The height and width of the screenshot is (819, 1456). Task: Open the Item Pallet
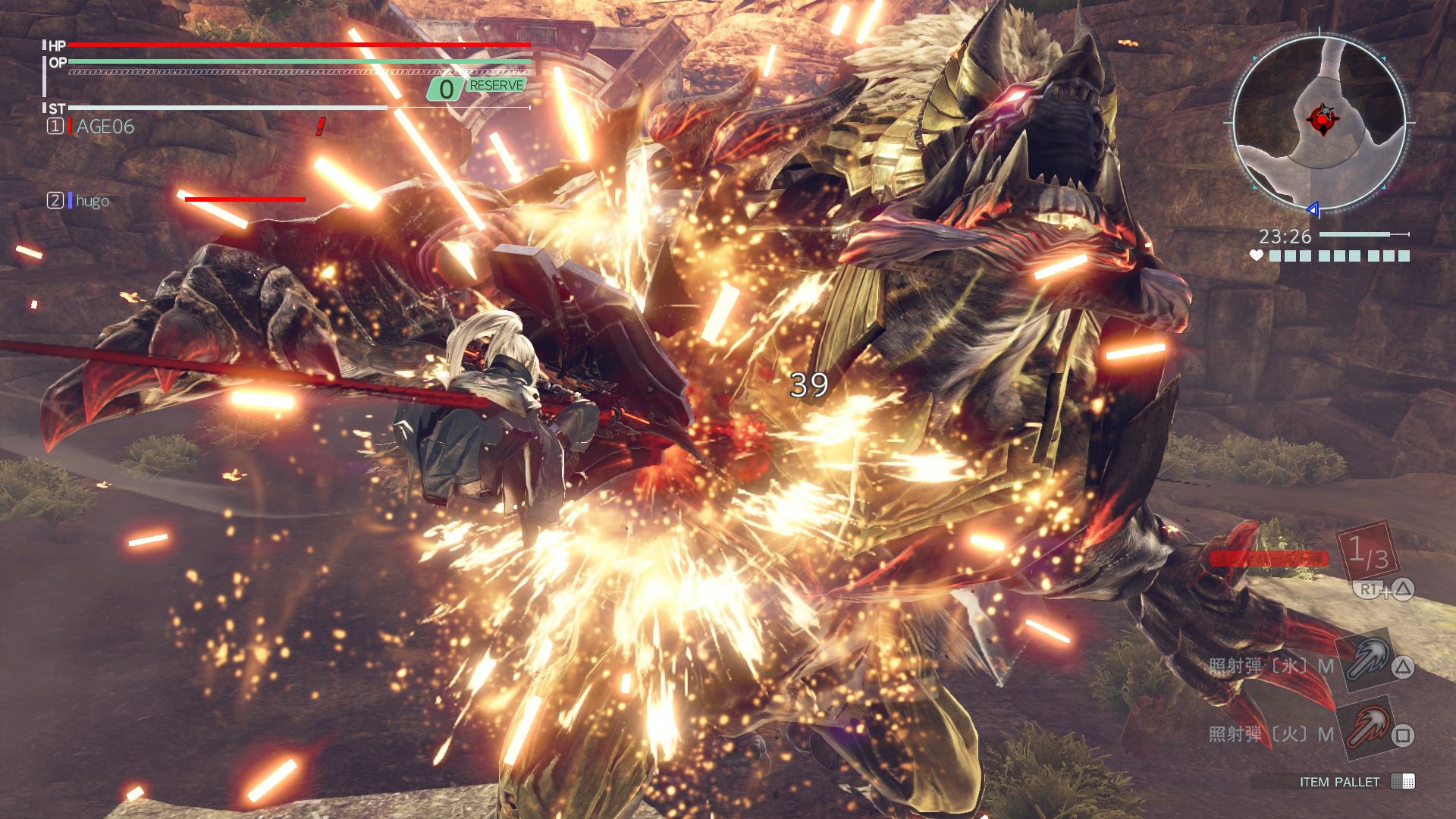pos(1339,782)
